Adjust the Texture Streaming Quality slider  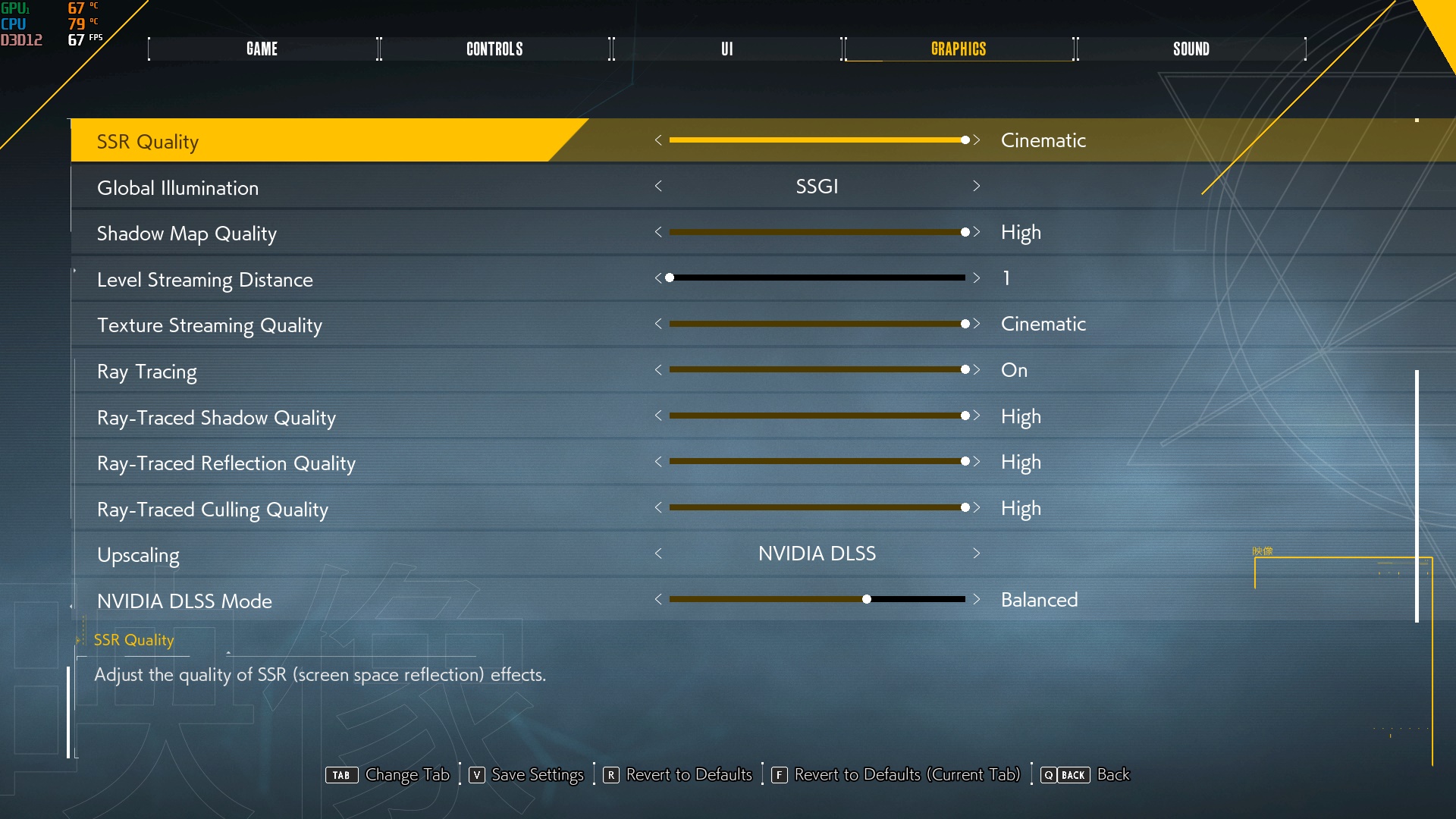click(x=817, y=325)
